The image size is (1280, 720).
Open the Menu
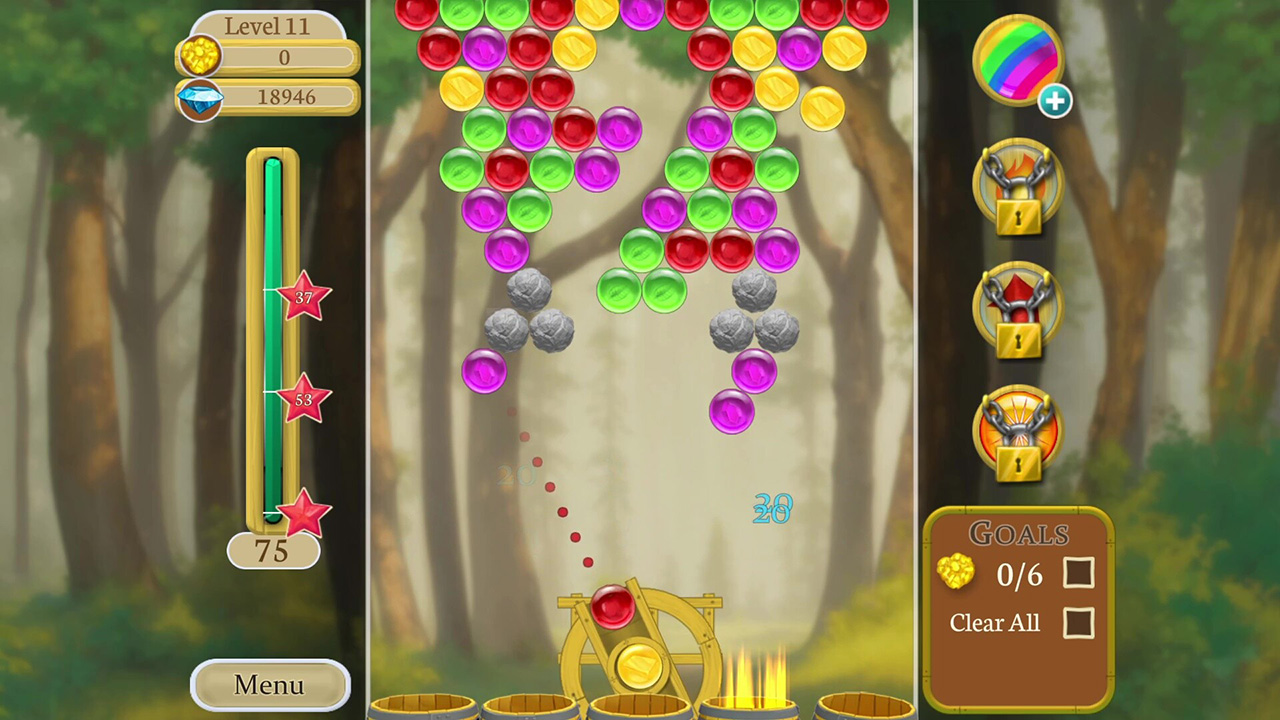click(x=267, y=685)
